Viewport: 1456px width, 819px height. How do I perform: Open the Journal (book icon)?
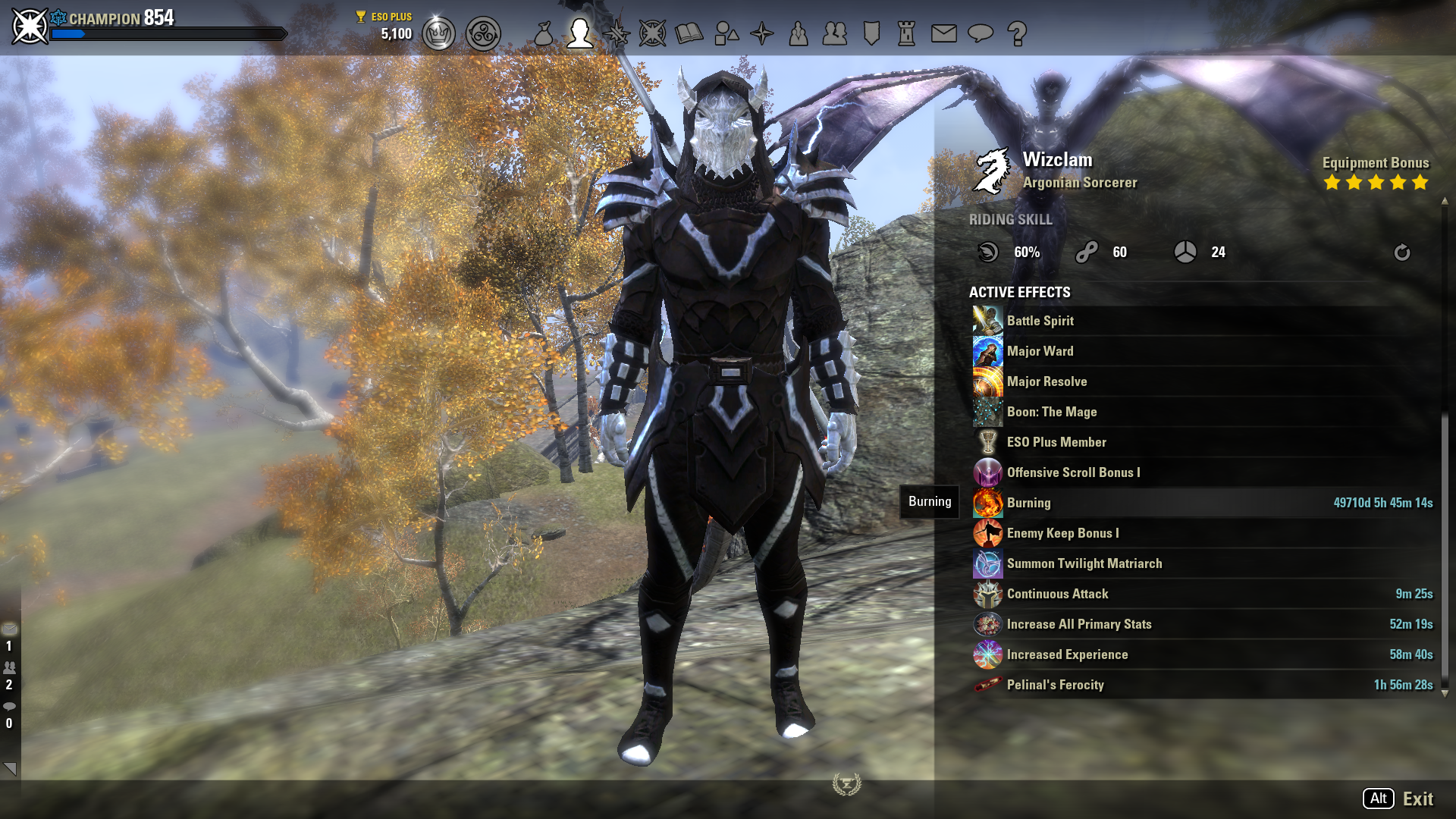coord(689,33)
